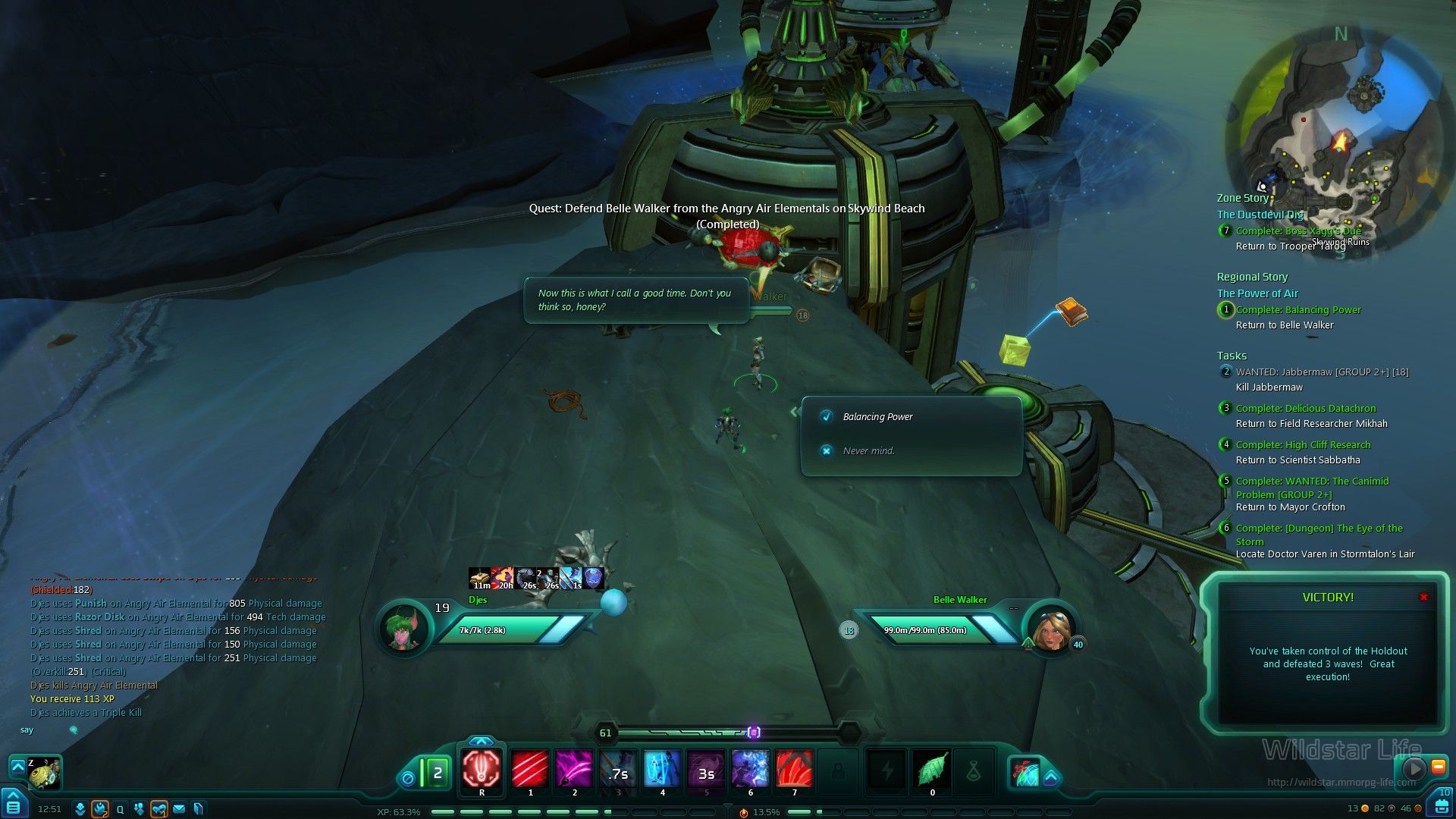Cast the blue lightning ability in slot 6

[x=750, y=769]
